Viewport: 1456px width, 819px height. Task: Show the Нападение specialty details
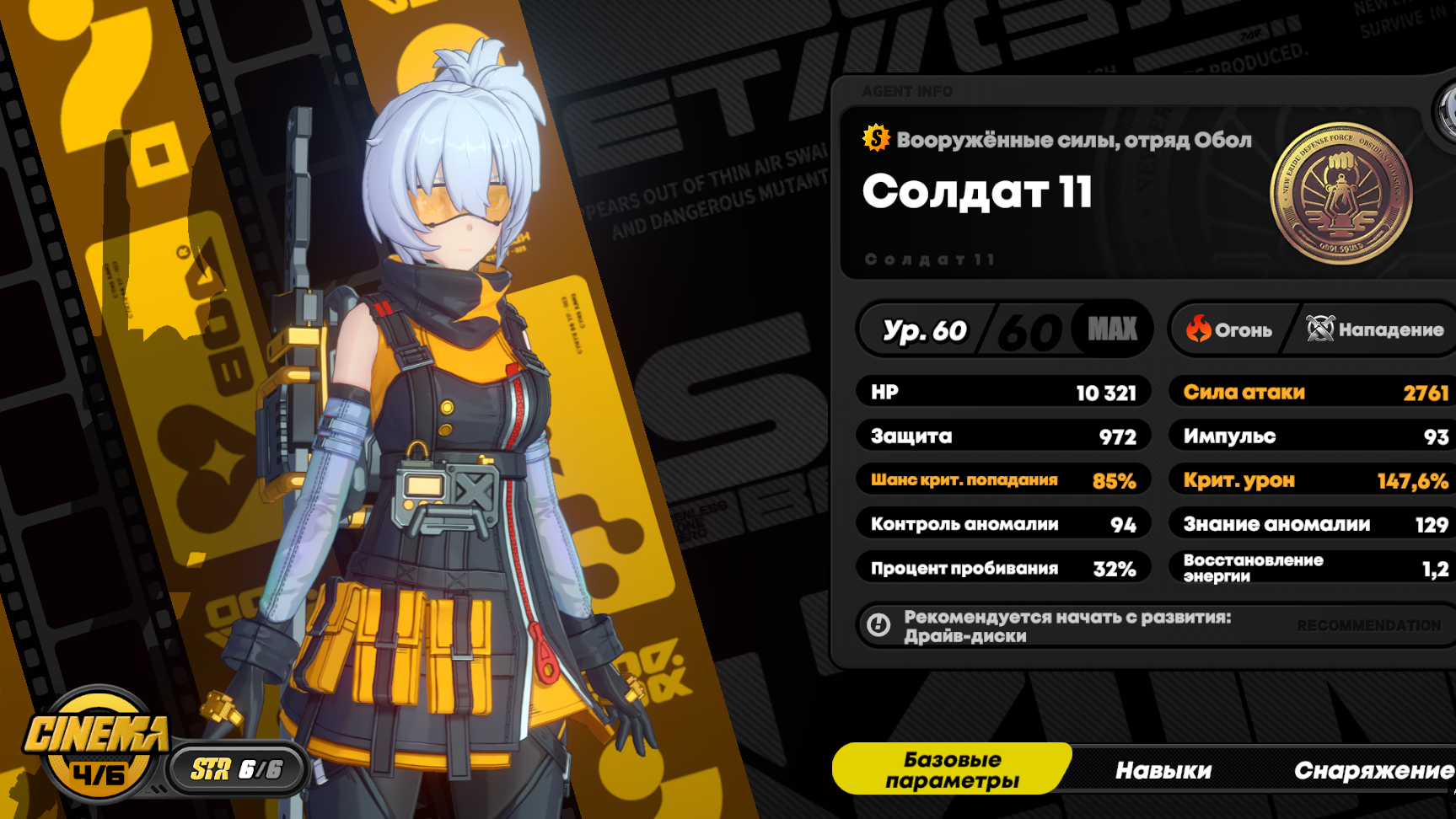click(x=1375, y=329)
